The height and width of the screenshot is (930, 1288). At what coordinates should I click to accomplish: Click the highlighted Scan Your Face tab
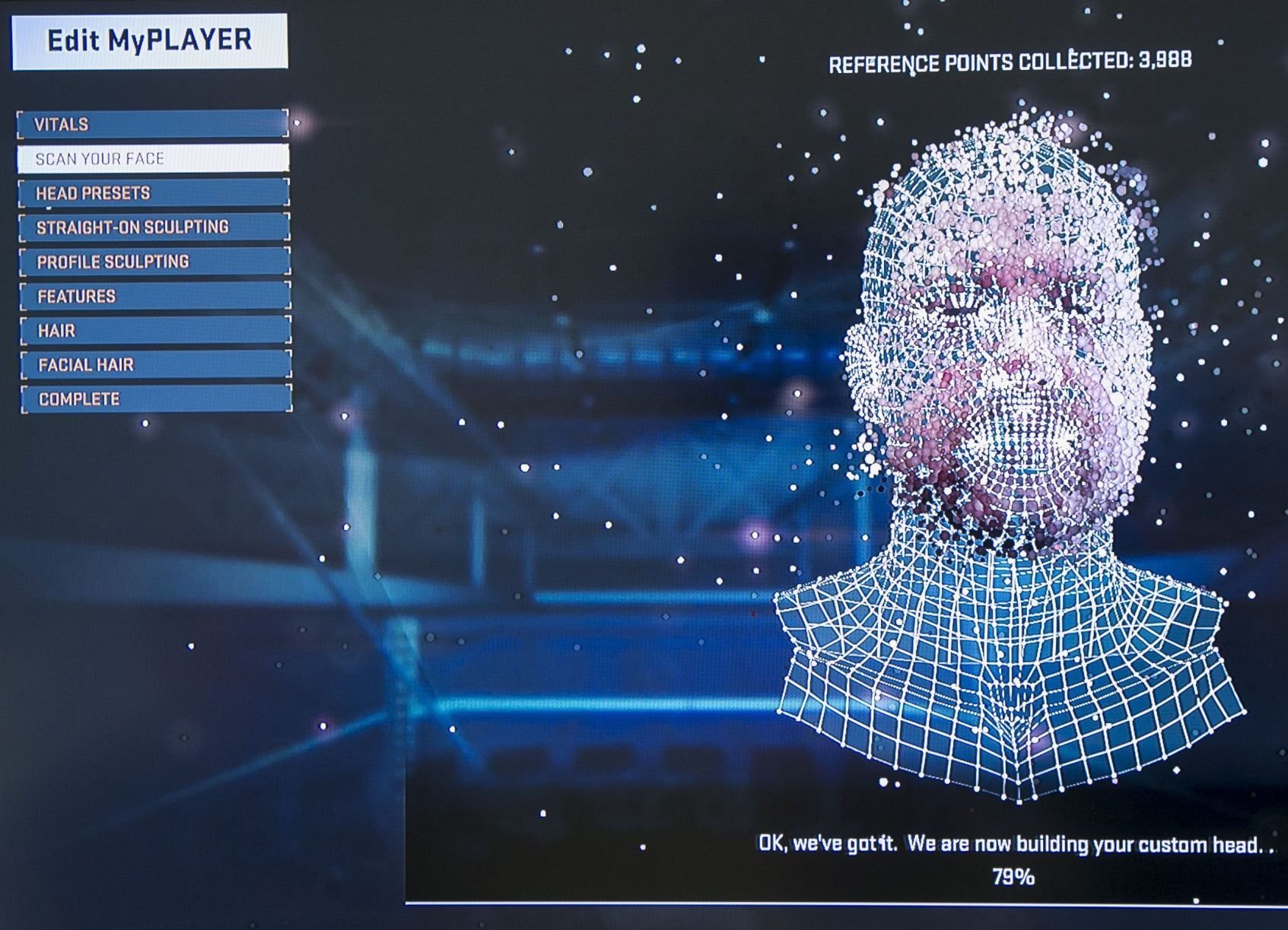[x=152, y=159]
